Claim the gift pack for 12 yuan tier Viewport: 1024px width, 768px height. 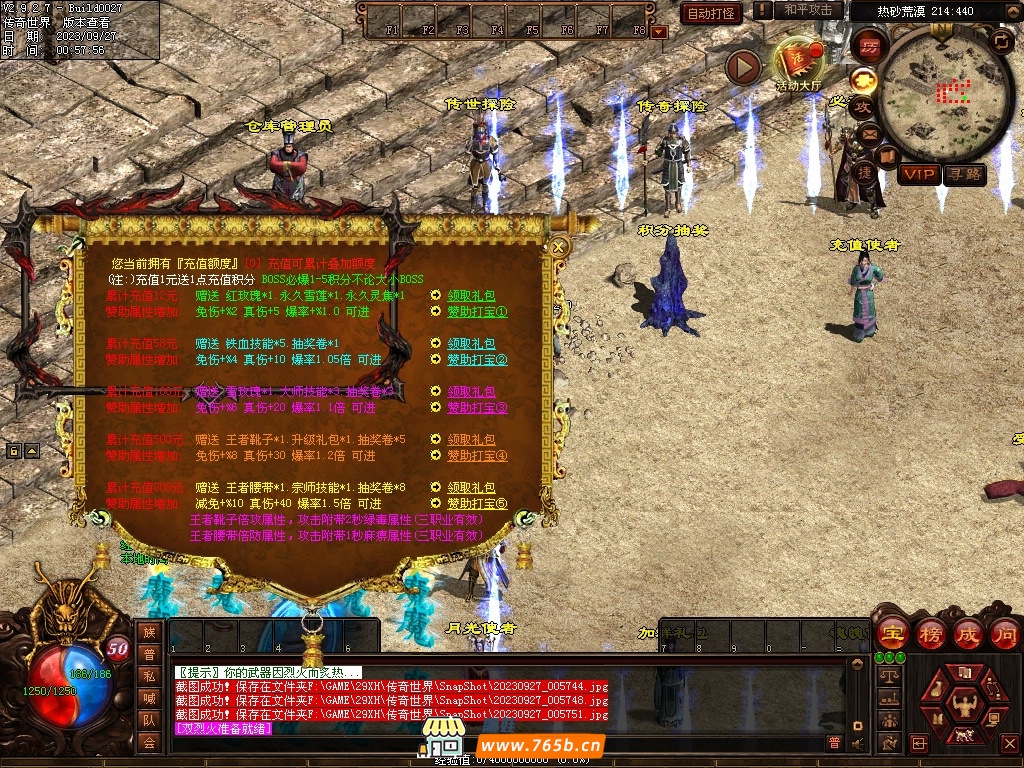(471, 296)
